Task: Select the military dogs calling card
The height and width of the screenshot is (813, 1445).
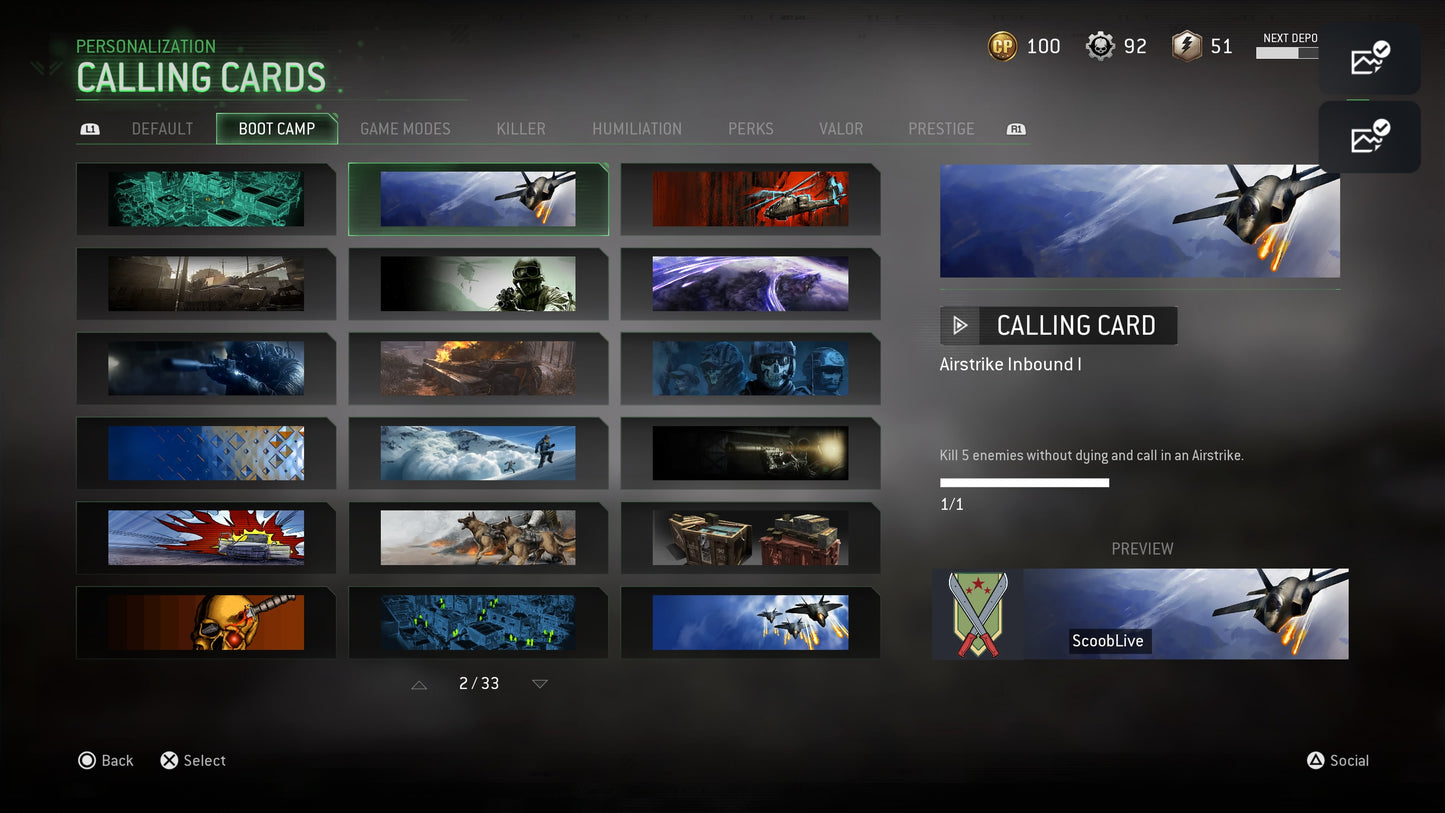Action: pyautogui.click(x=478, y=538)
